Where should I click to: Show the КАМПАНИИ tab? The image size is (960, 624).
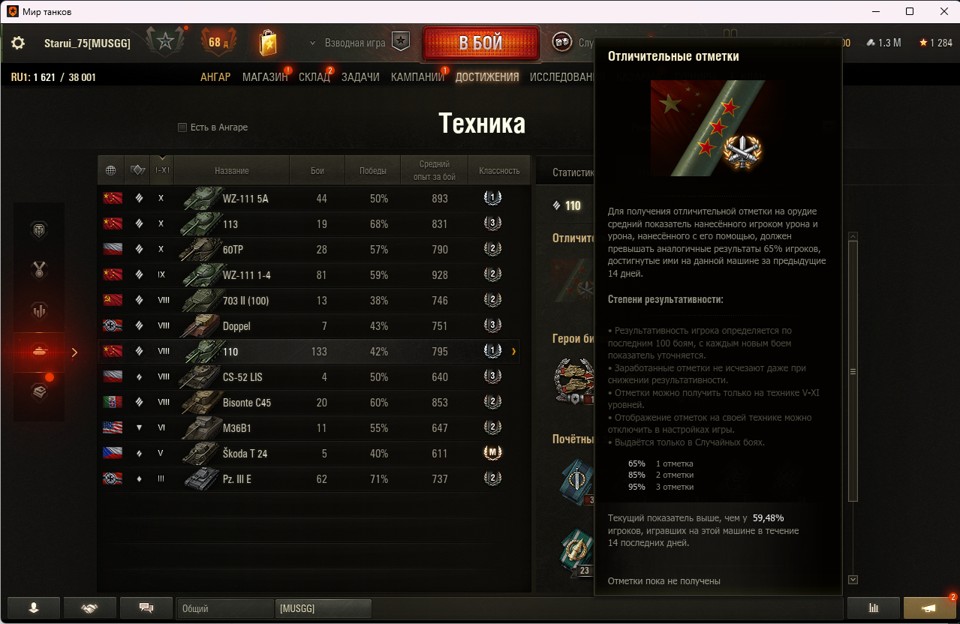click(417, 77)
